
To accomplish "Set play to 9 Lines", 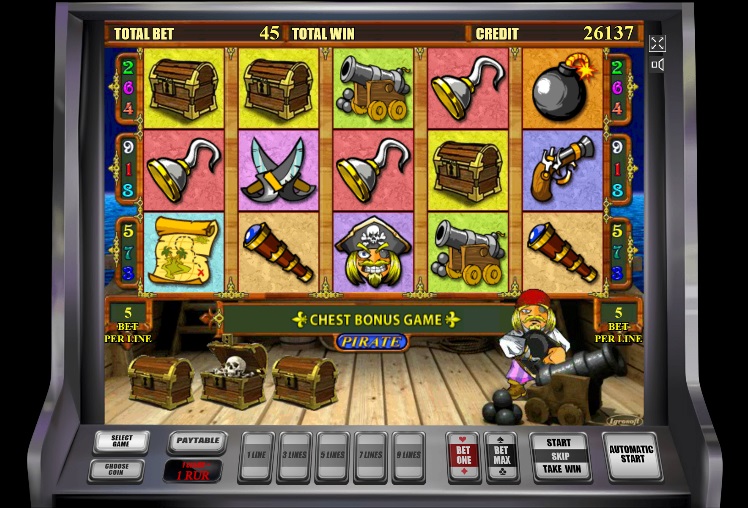I will [x=408, y=456].
